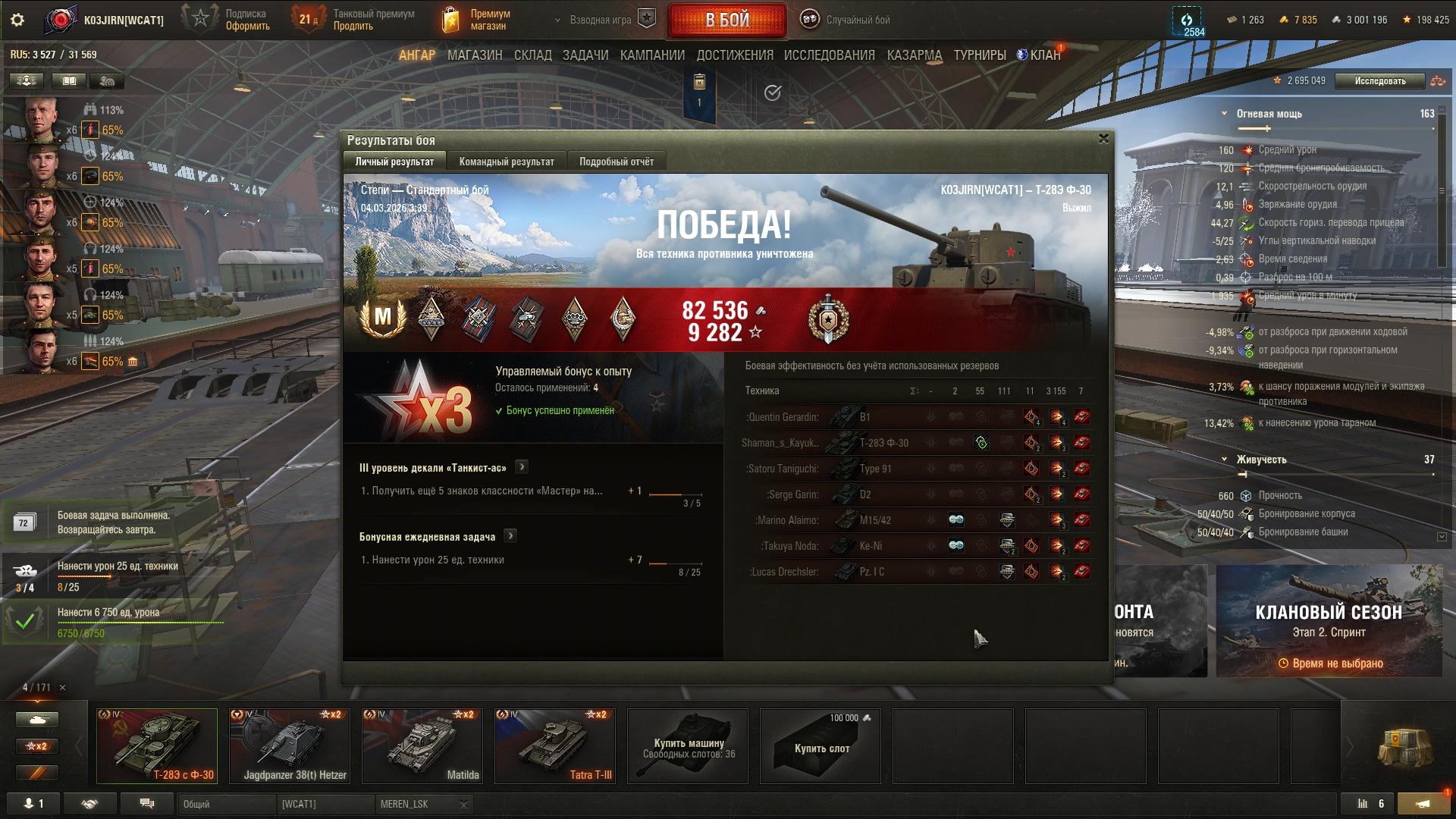Viewport: 1456px width, 819px height.
Task: Expand the «Танкист-ас» decal task arrow
Action: (522, 467)
